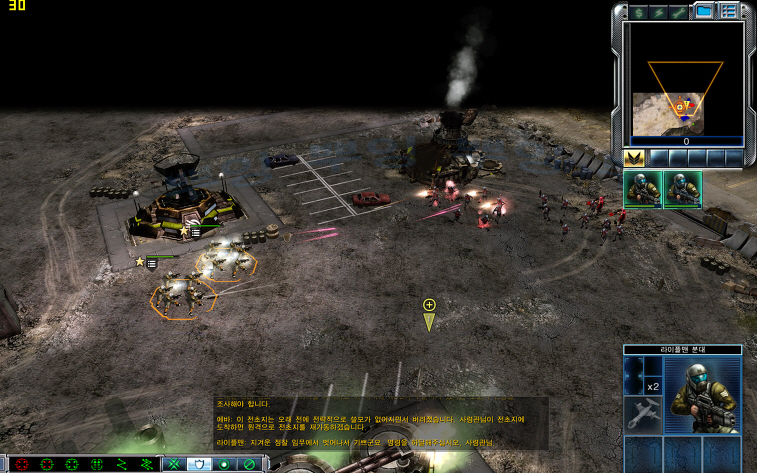The height and width of the screenshot is (473, 757).
Task: Select the circle hold ground stance
Action: tap(223, 464)
